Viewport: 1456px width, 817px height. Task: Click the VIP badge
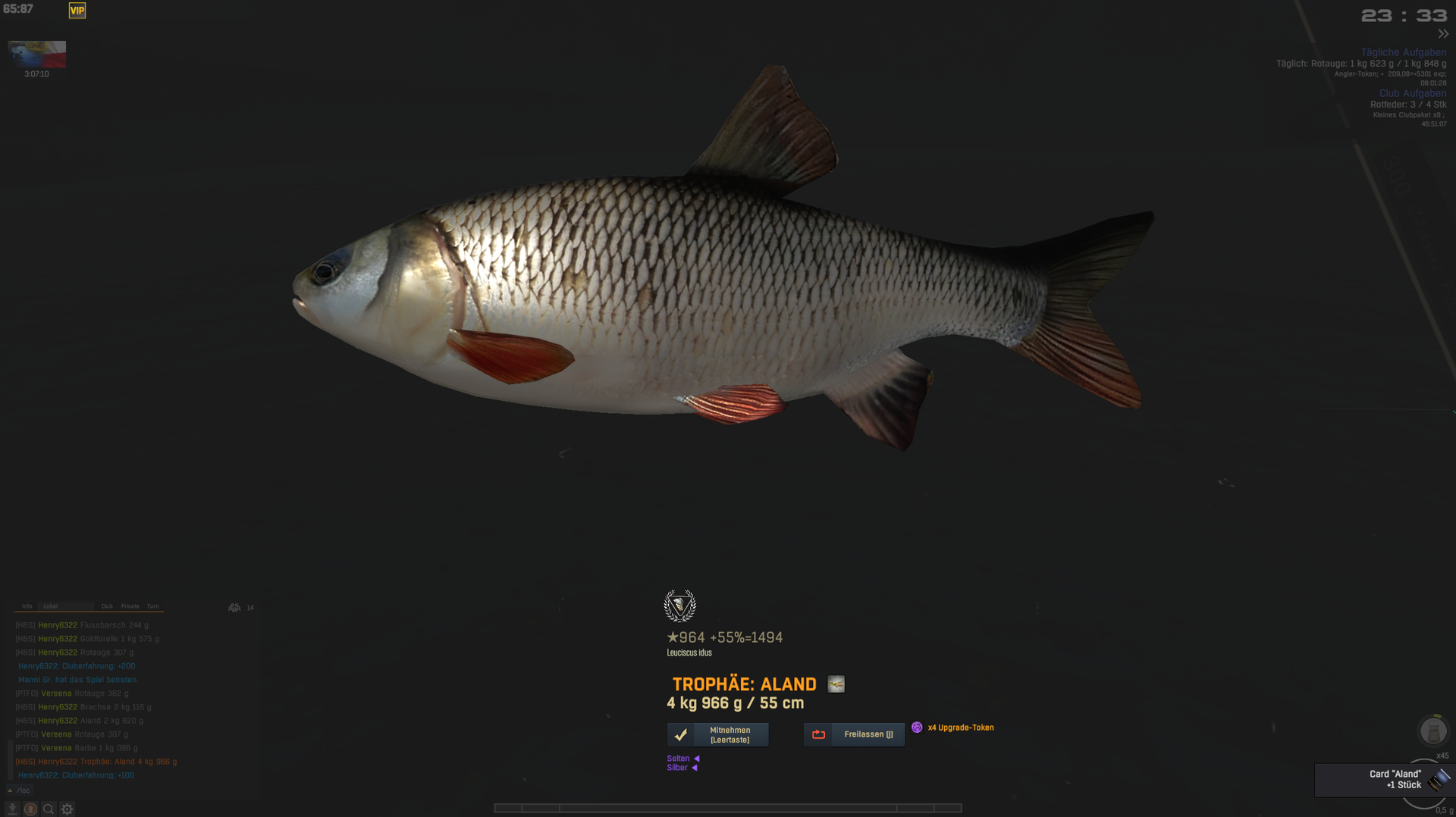[x=77, y=11]
